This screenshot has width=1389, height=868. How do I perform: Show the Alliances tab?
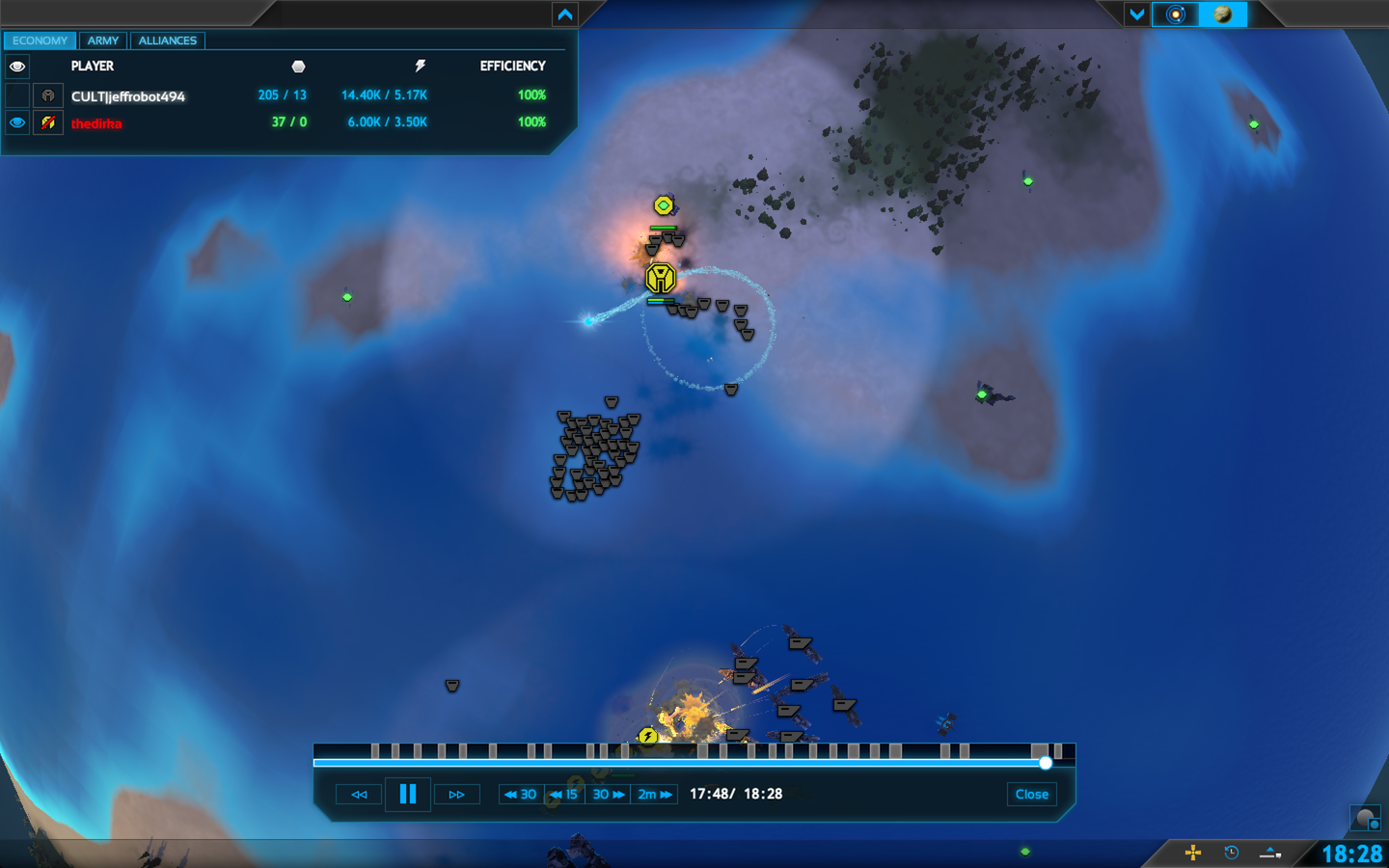coord(167,41)
